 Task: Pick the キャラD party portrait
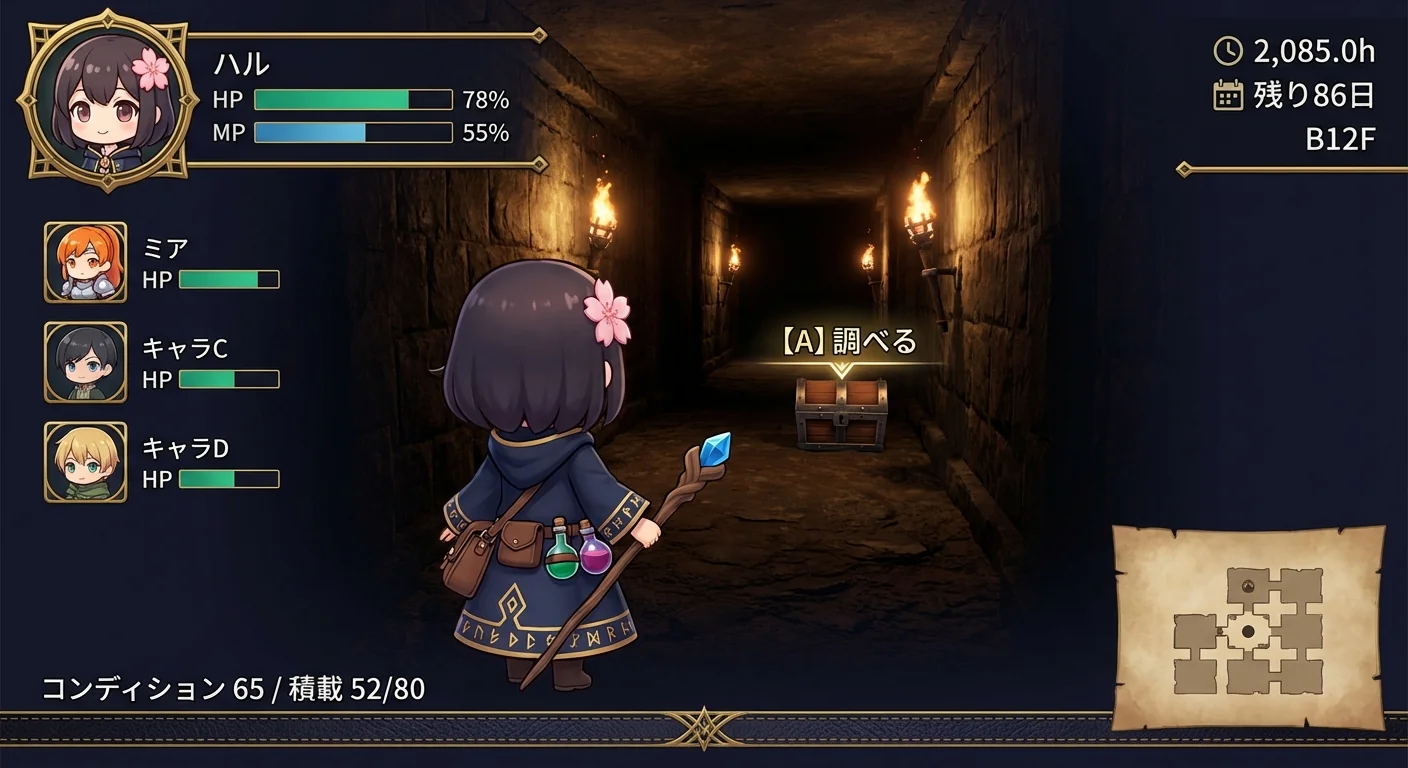point(86,462)
